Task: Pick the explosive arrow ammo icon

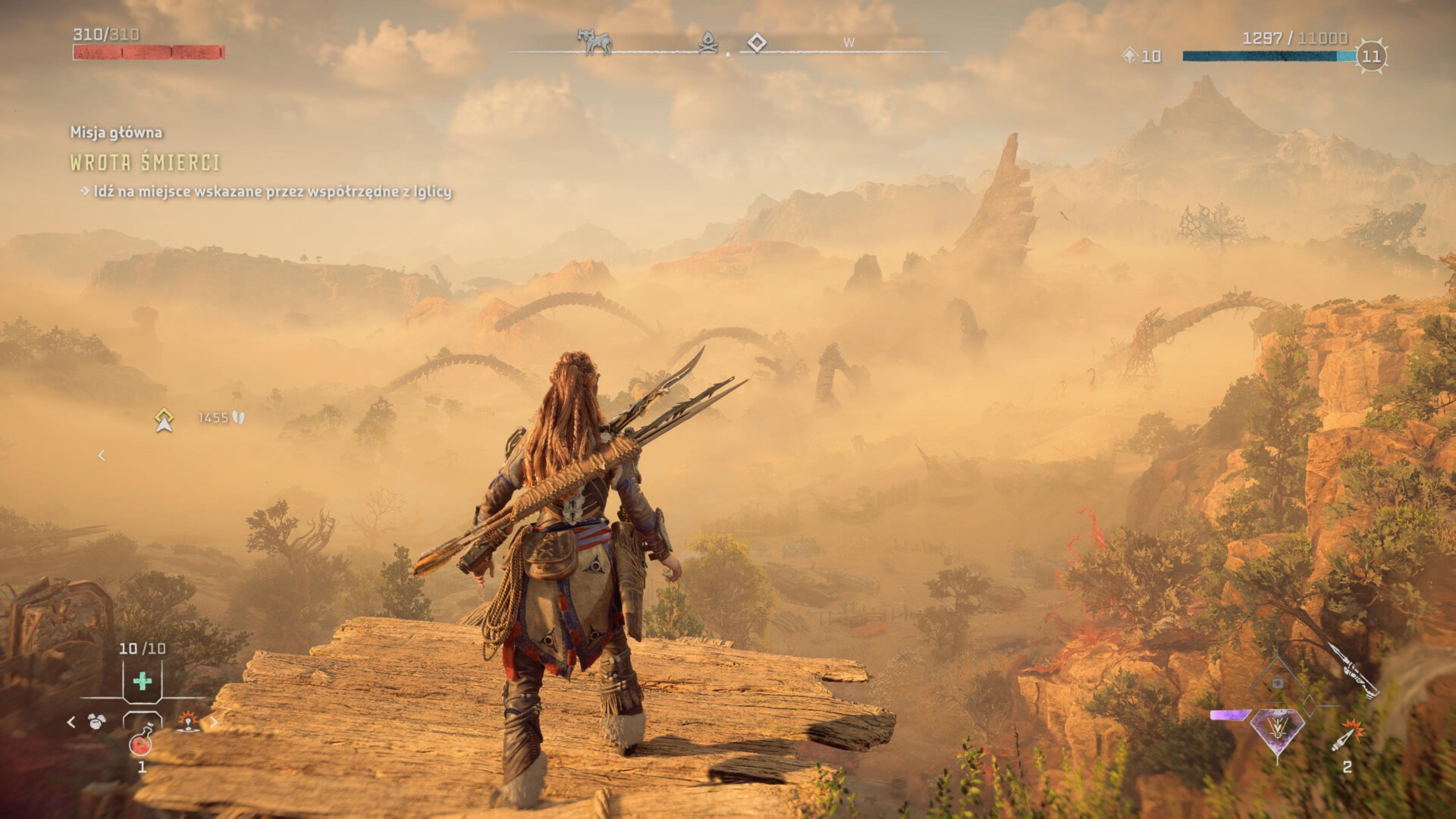Action: pos(1346,737)
